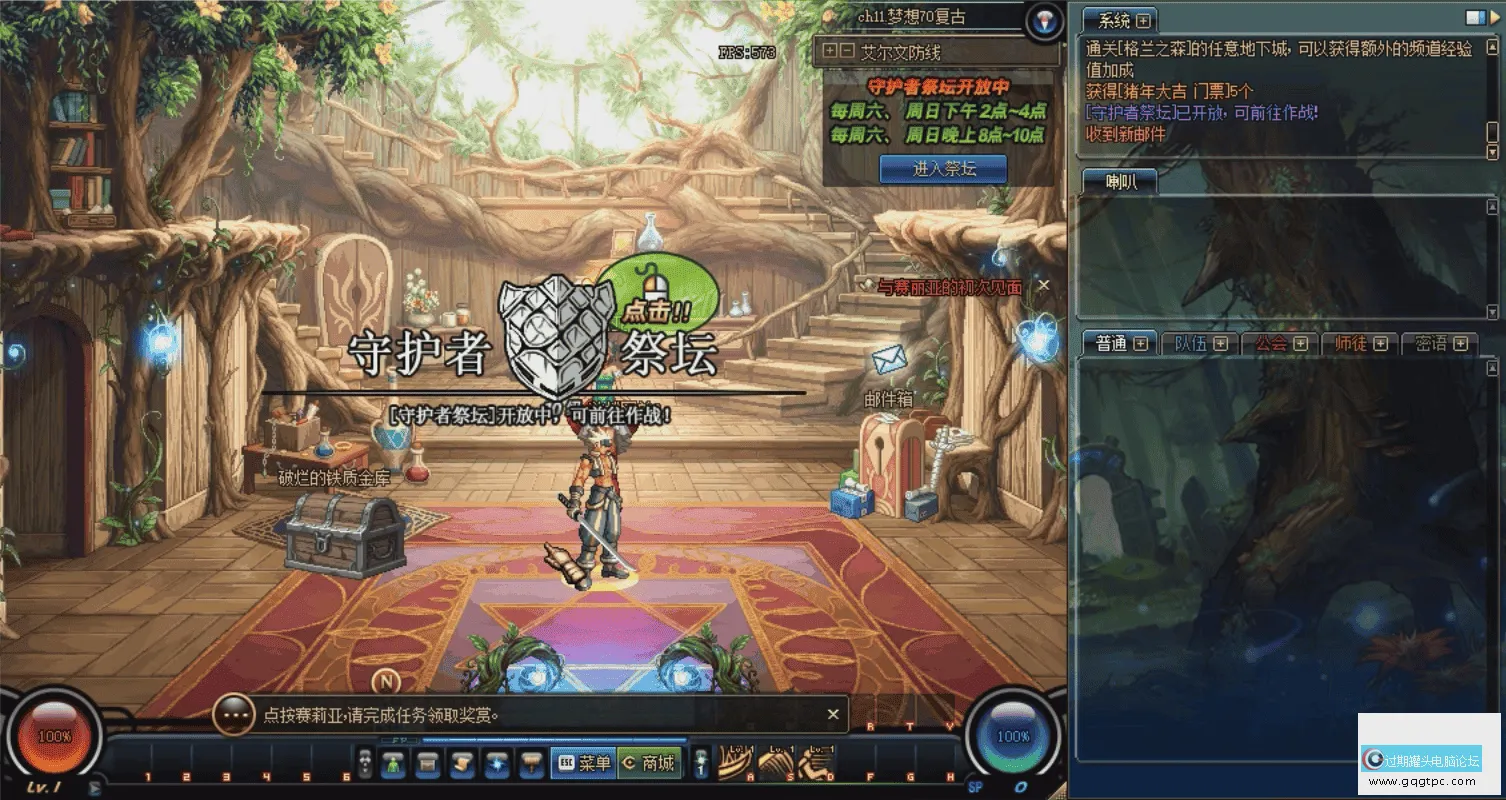1506x800 pixels.
Task: Click the scroll icon on the bottom toolbar
Action: (x=462, y=764)
